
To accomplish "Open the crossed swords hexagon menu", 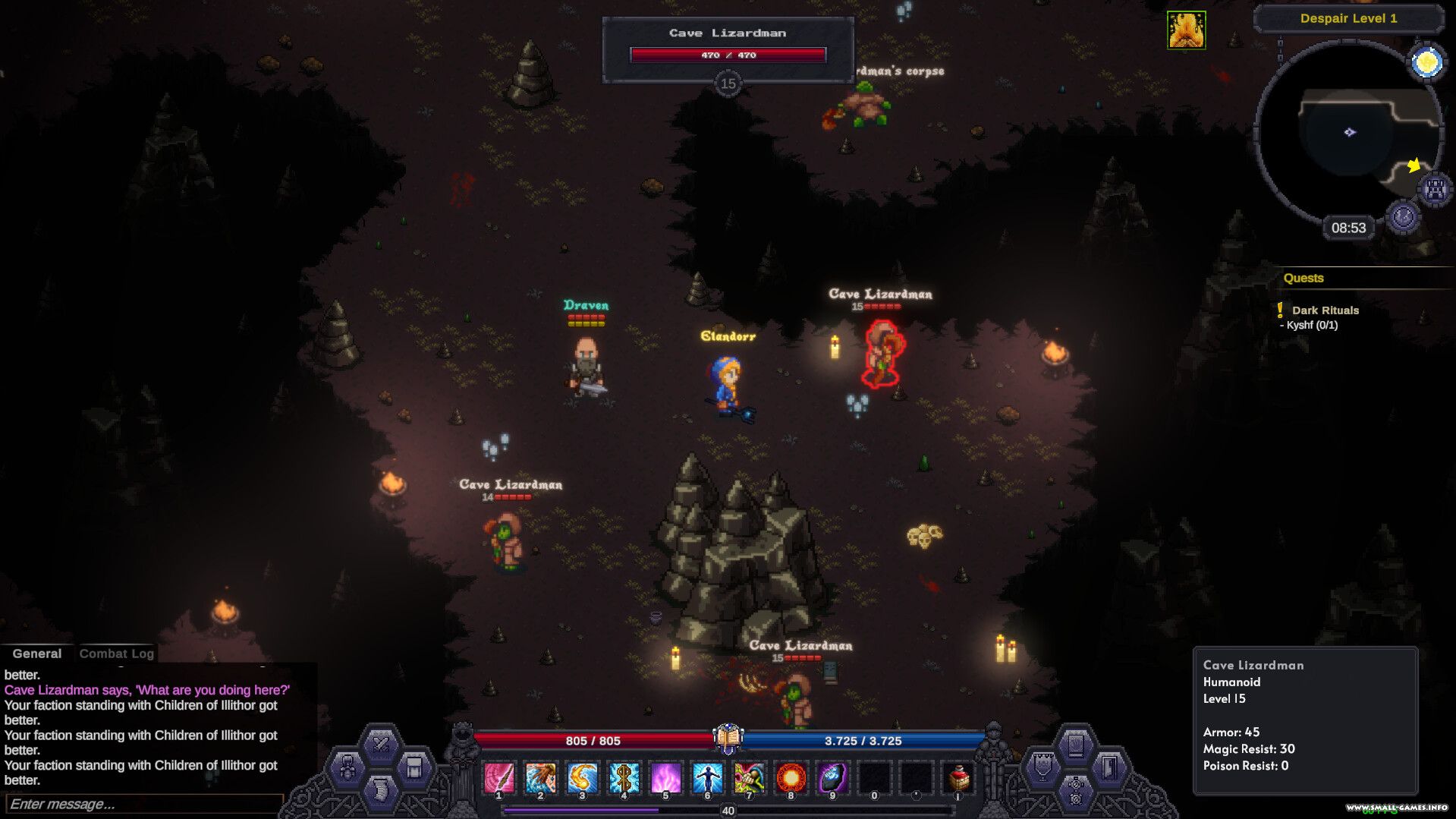I will [381, 744].
